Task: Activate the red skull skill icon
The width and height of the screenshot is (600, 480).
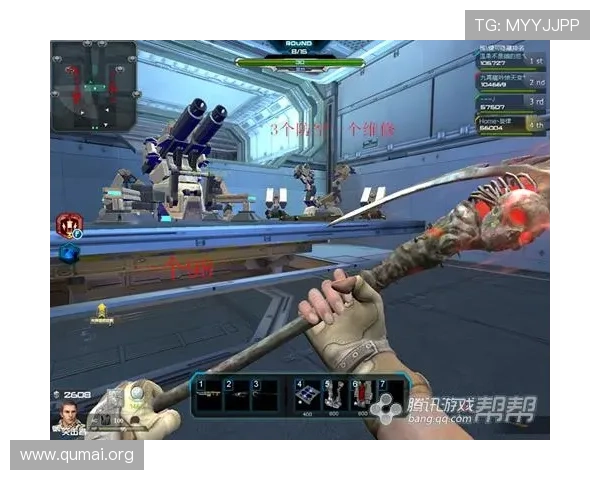Action: coord(69,224)
